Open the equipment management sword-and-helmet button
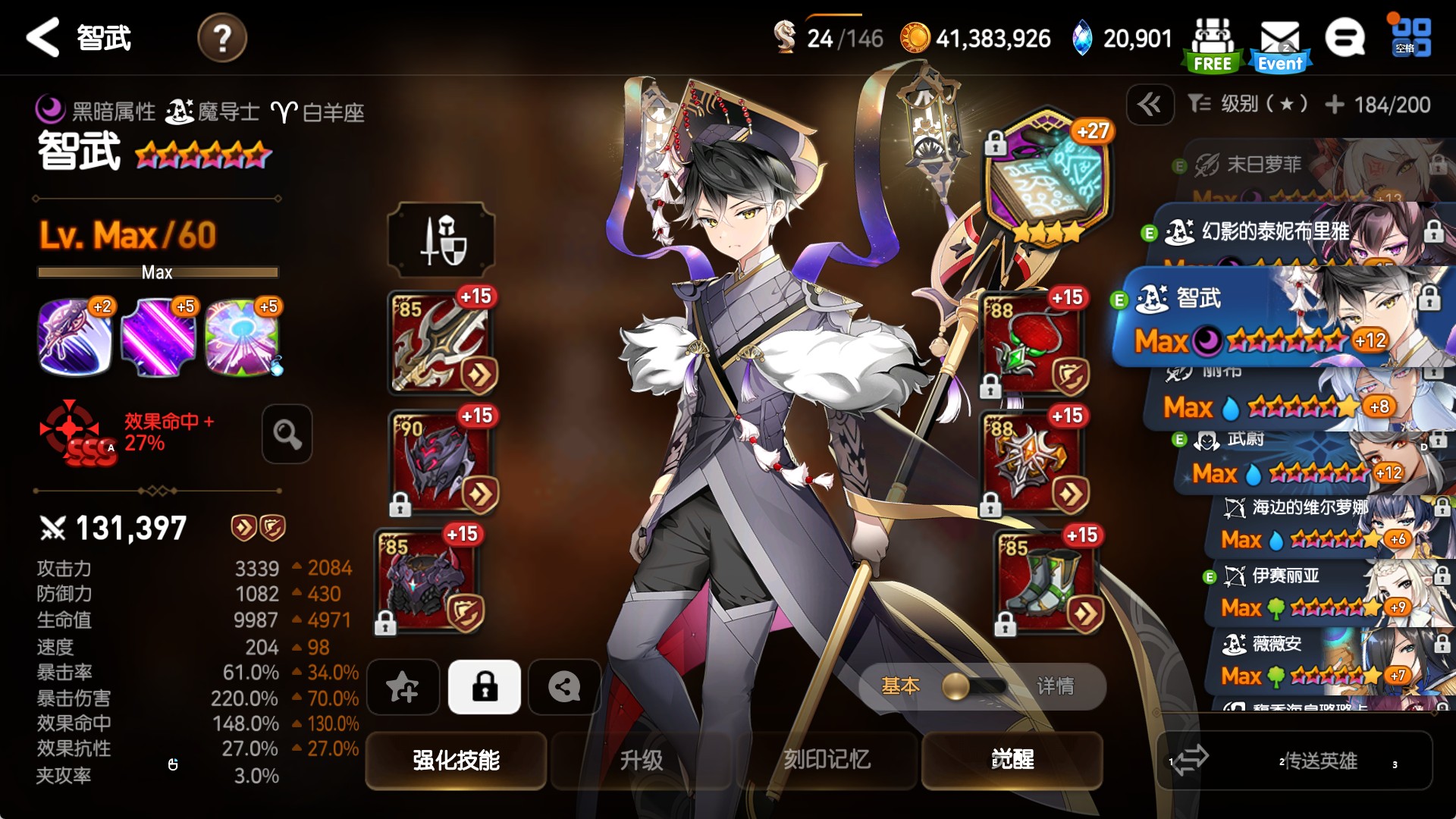Viewport: 1456px width, 819px height. (x=441, y=240)
